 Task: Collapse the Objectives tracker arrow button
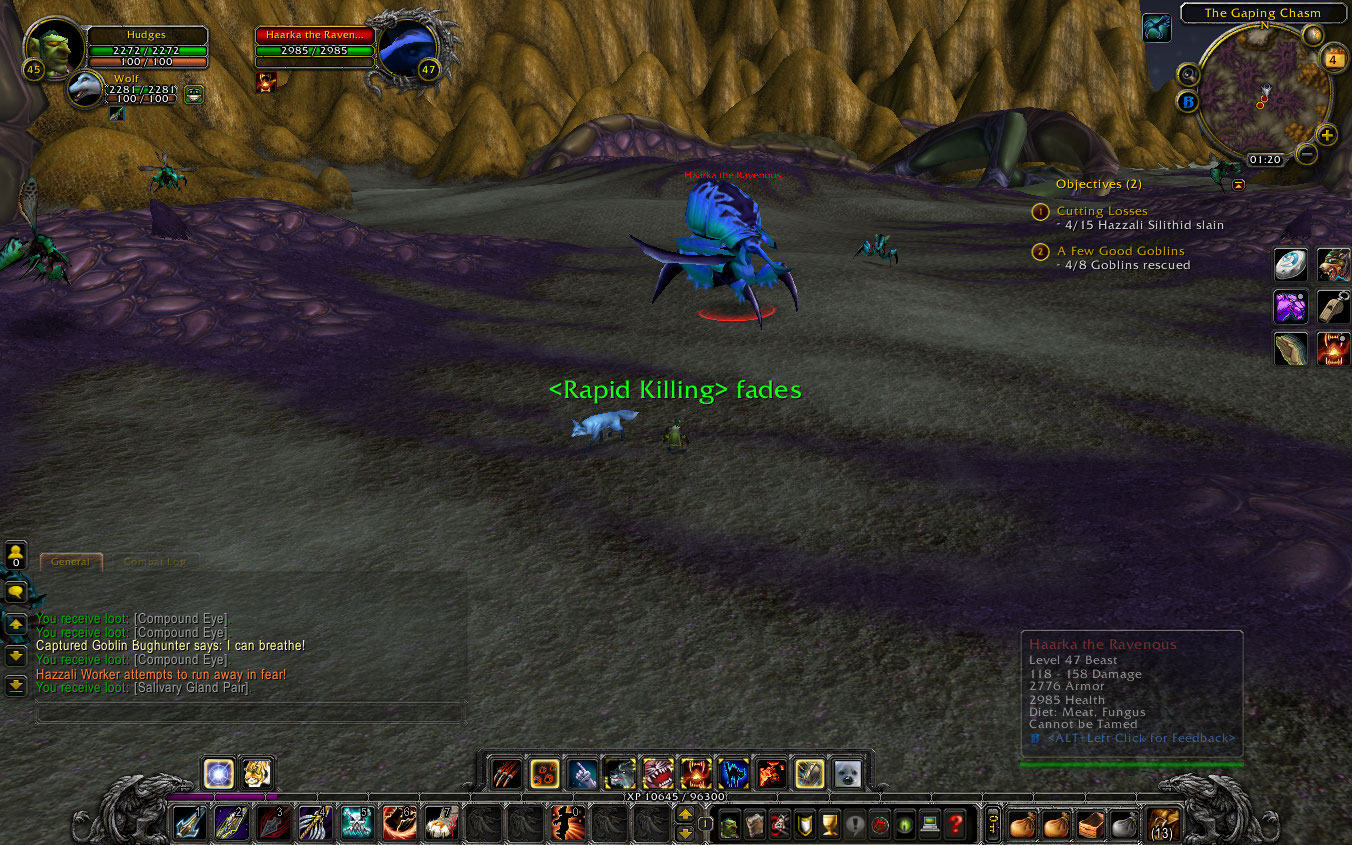click(x=1239, y=185)
